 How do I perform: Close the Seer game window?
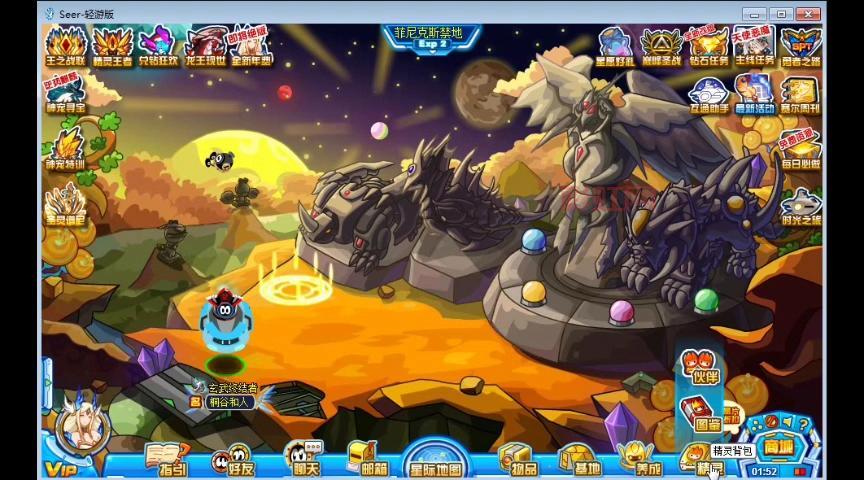[808, 13]
